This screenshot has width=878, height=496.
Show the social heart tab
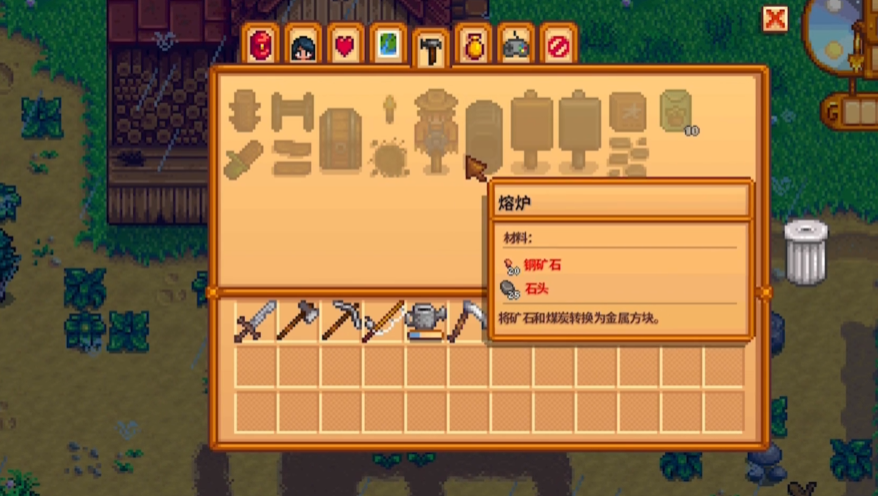(x=345, y=47)
